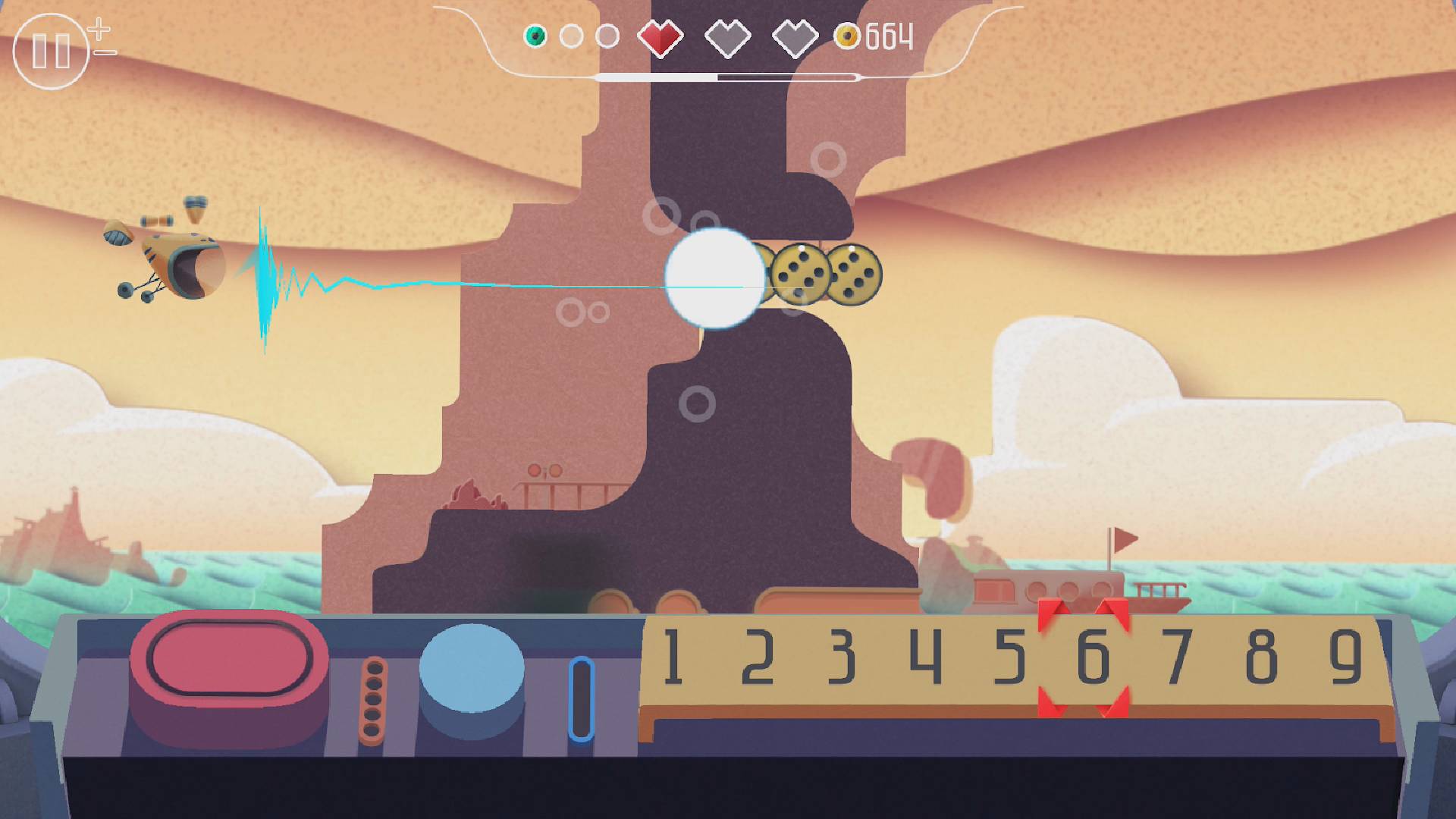Click the green orb indicator in the HUD

click(x=535, y=34)
